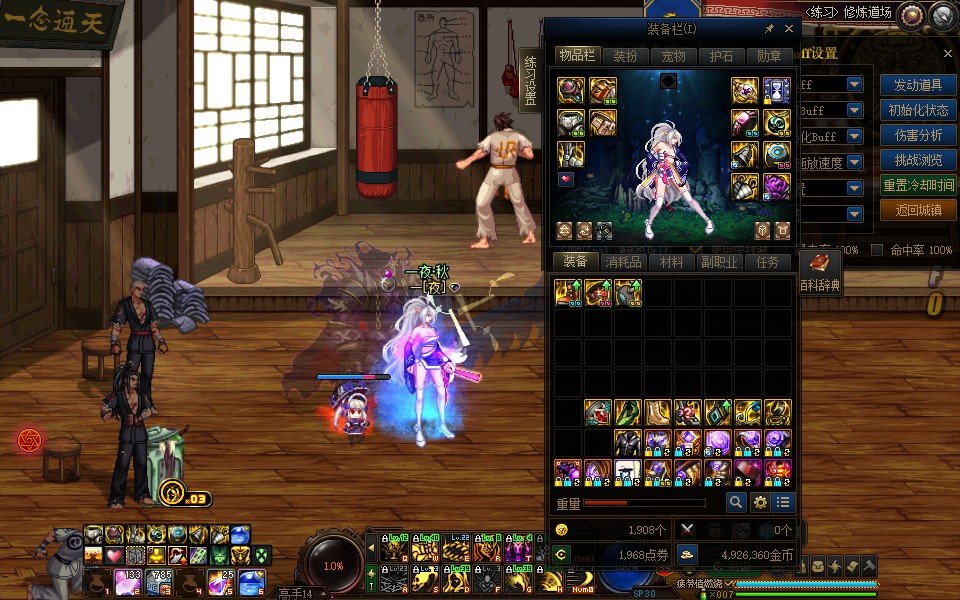
Task: Open inventory gear settings button
Action: (760, 502)
